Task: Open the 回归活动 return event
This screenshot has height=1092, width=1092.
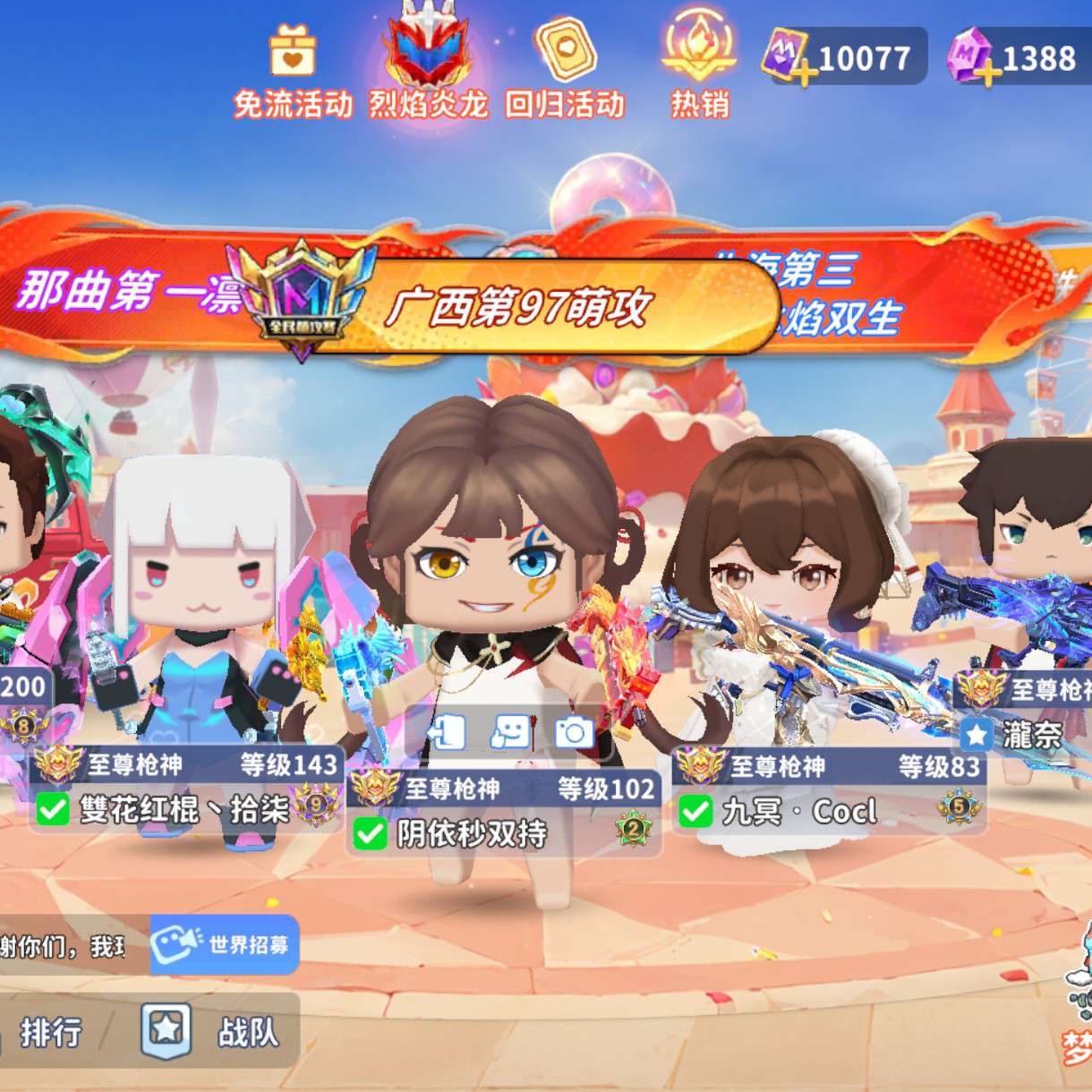Action: point(564,70)
